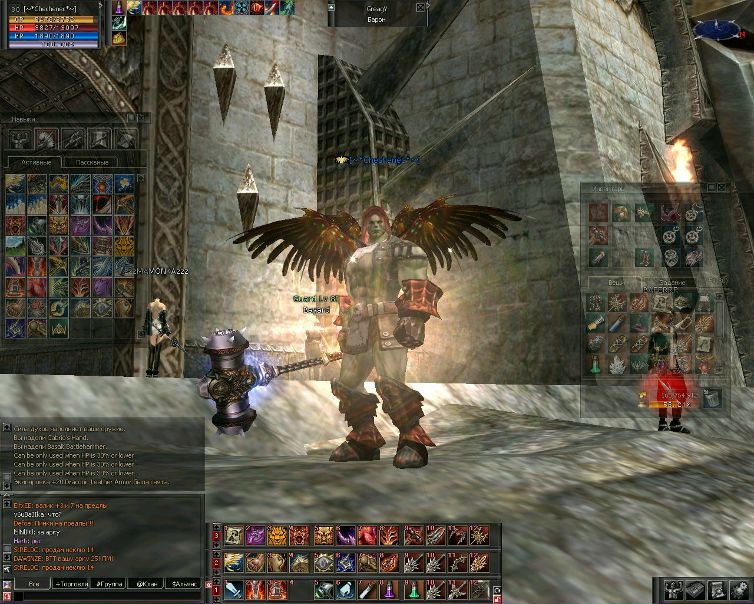Switch to the Пассивные skills tab

tap(94, 161)
